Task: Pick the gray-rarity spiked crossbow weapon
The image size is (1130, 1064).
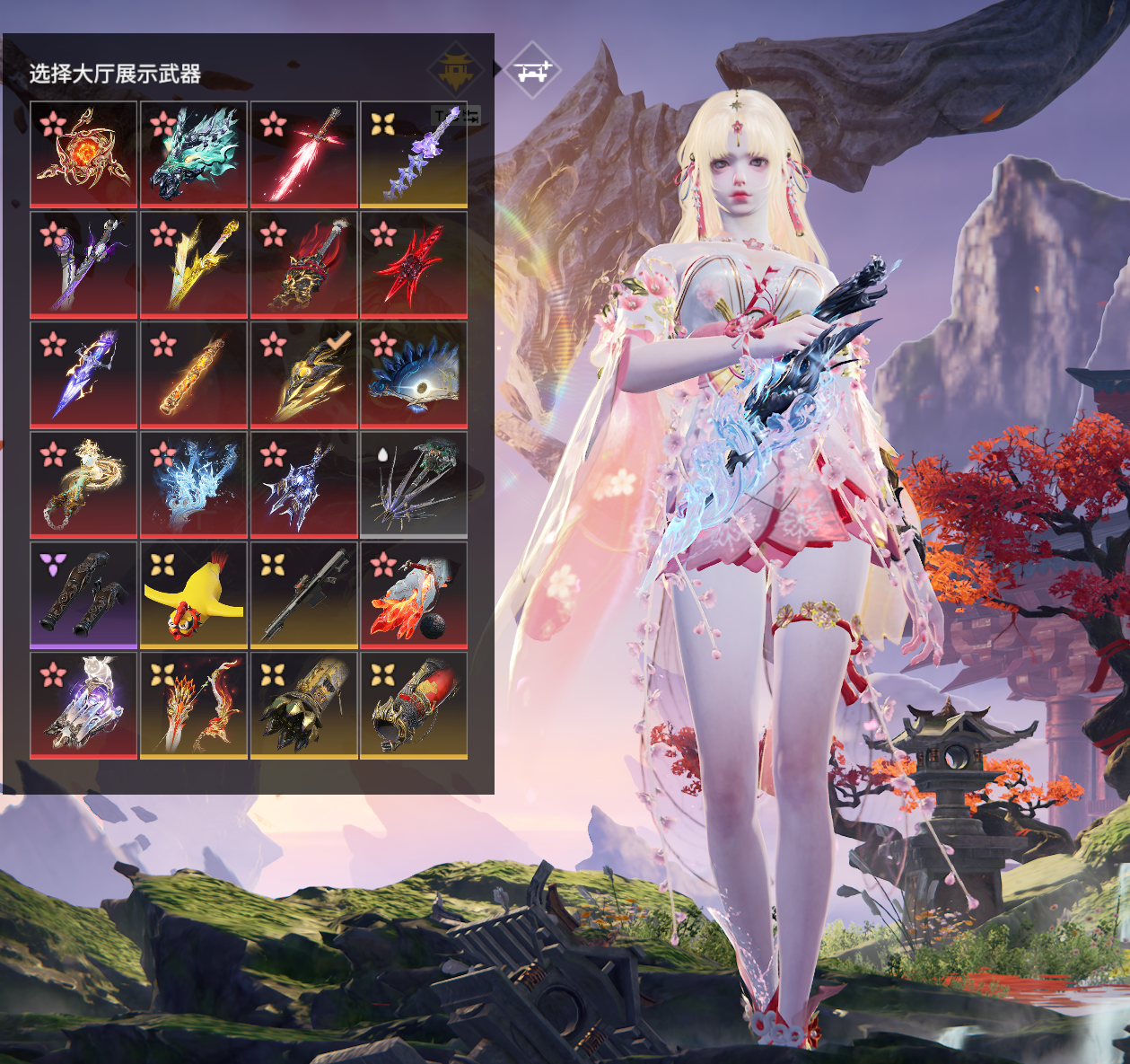Action: pyautogui.click(x=414, y=485)
